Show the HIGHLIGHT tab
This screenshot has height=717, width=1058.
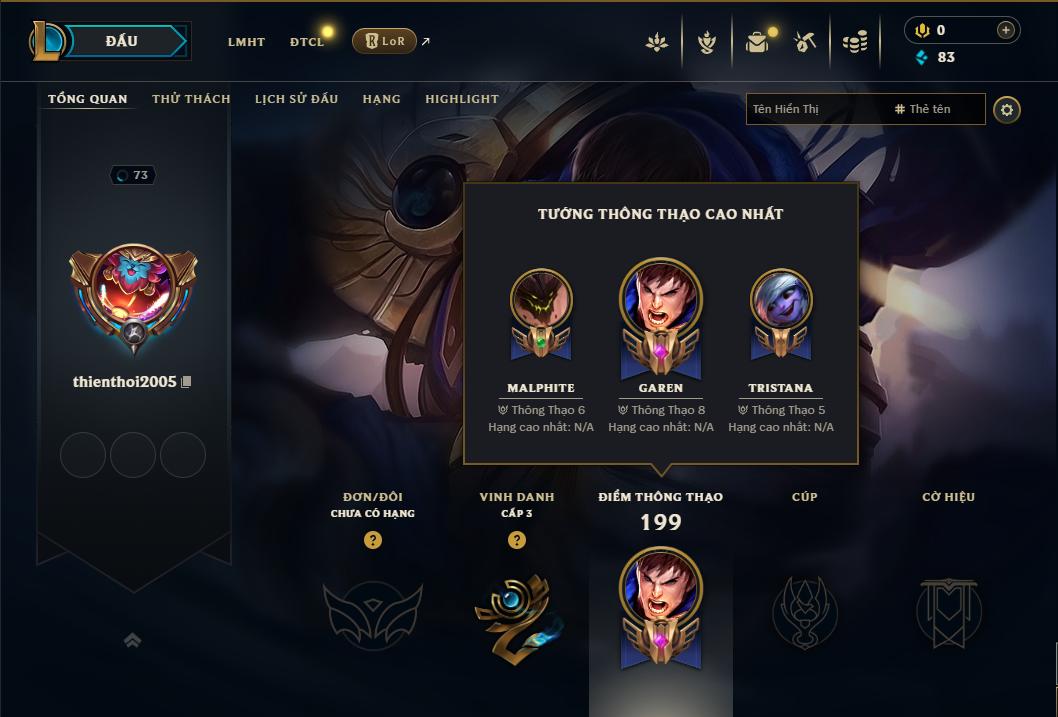click(462, 99)
